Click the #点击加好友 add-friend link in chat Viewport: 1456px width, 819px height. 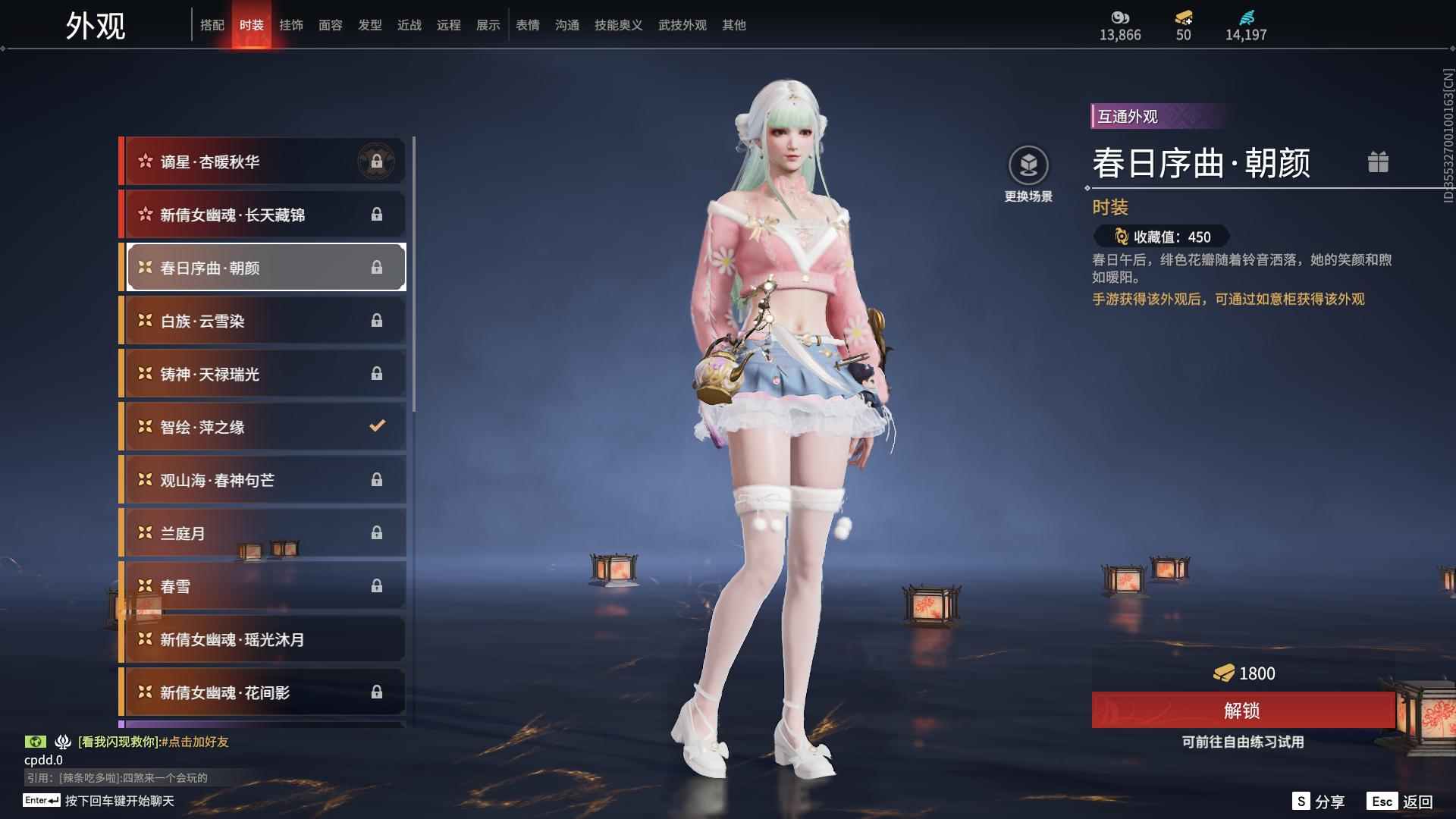coord(197,742)
